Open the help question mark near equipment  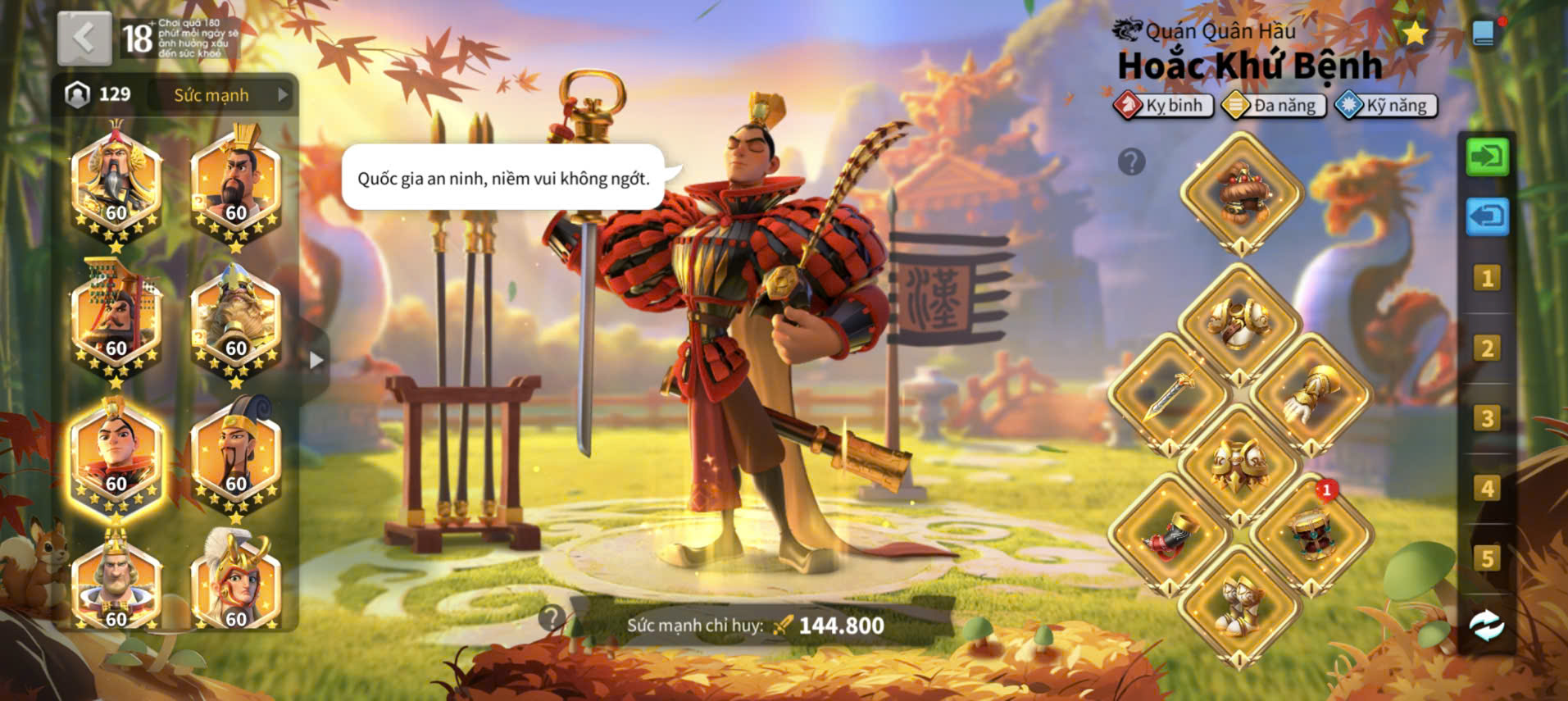click(x=1131, y=162)
